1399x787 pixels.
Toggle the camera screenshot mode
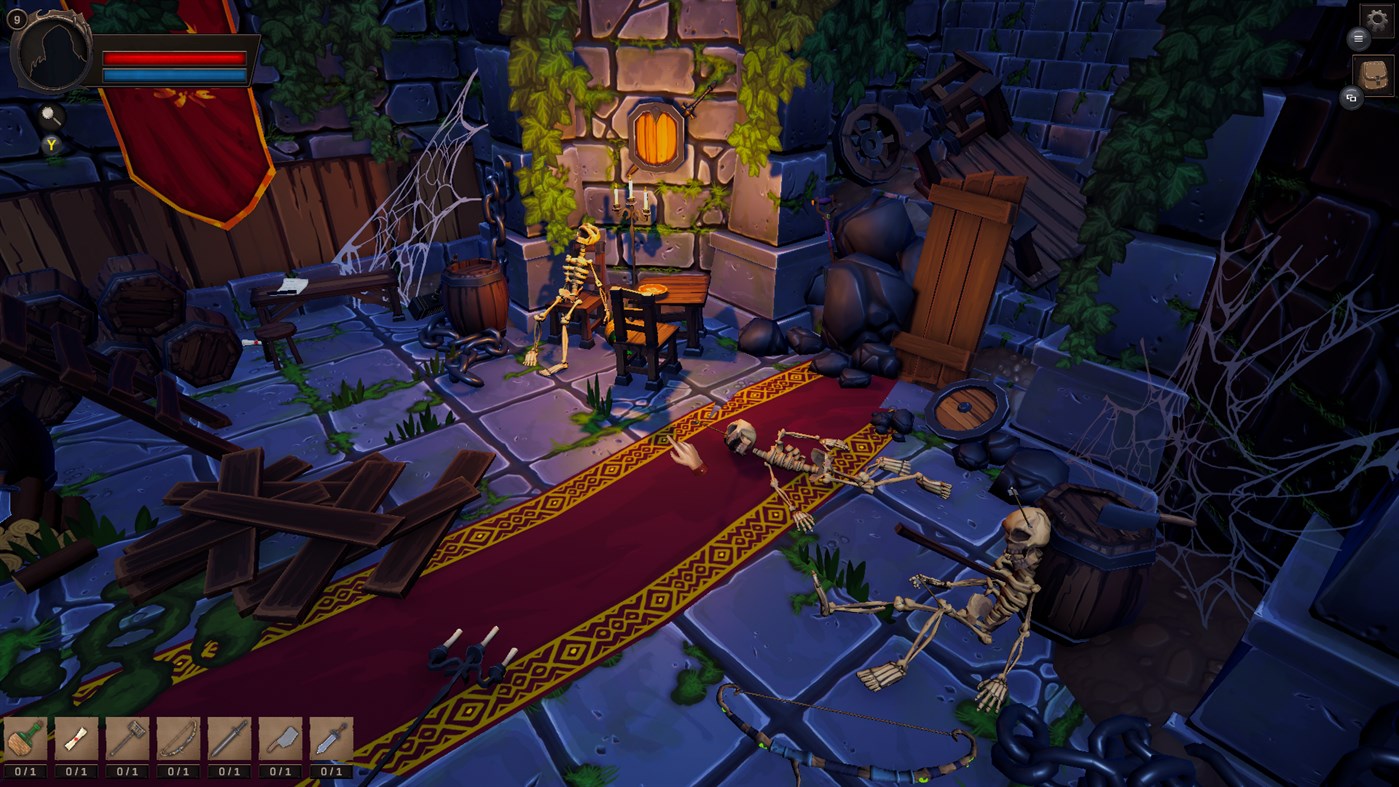pos(1354,98)
